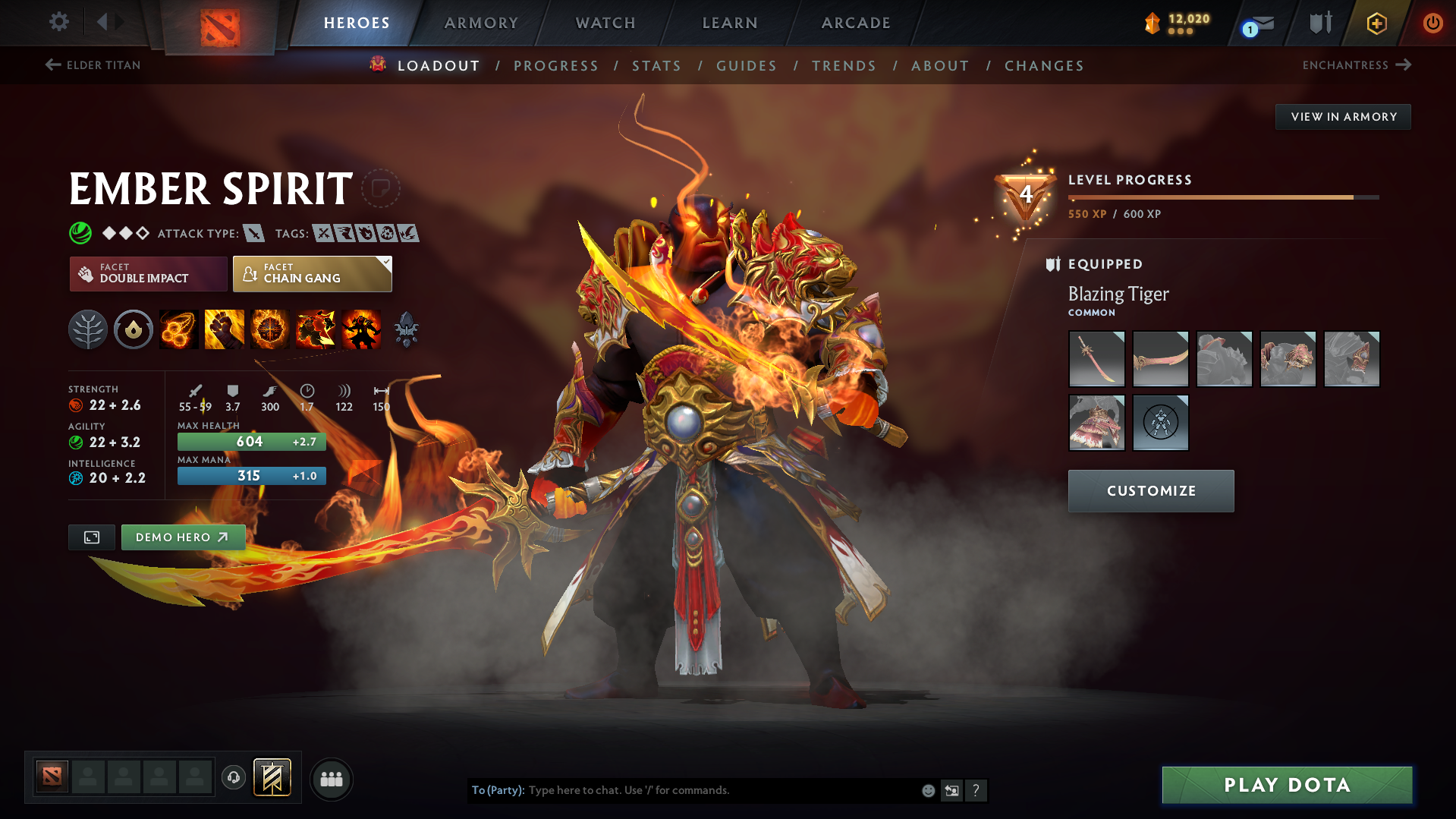
Task: Open the settings gear menu
Action: 58,23
